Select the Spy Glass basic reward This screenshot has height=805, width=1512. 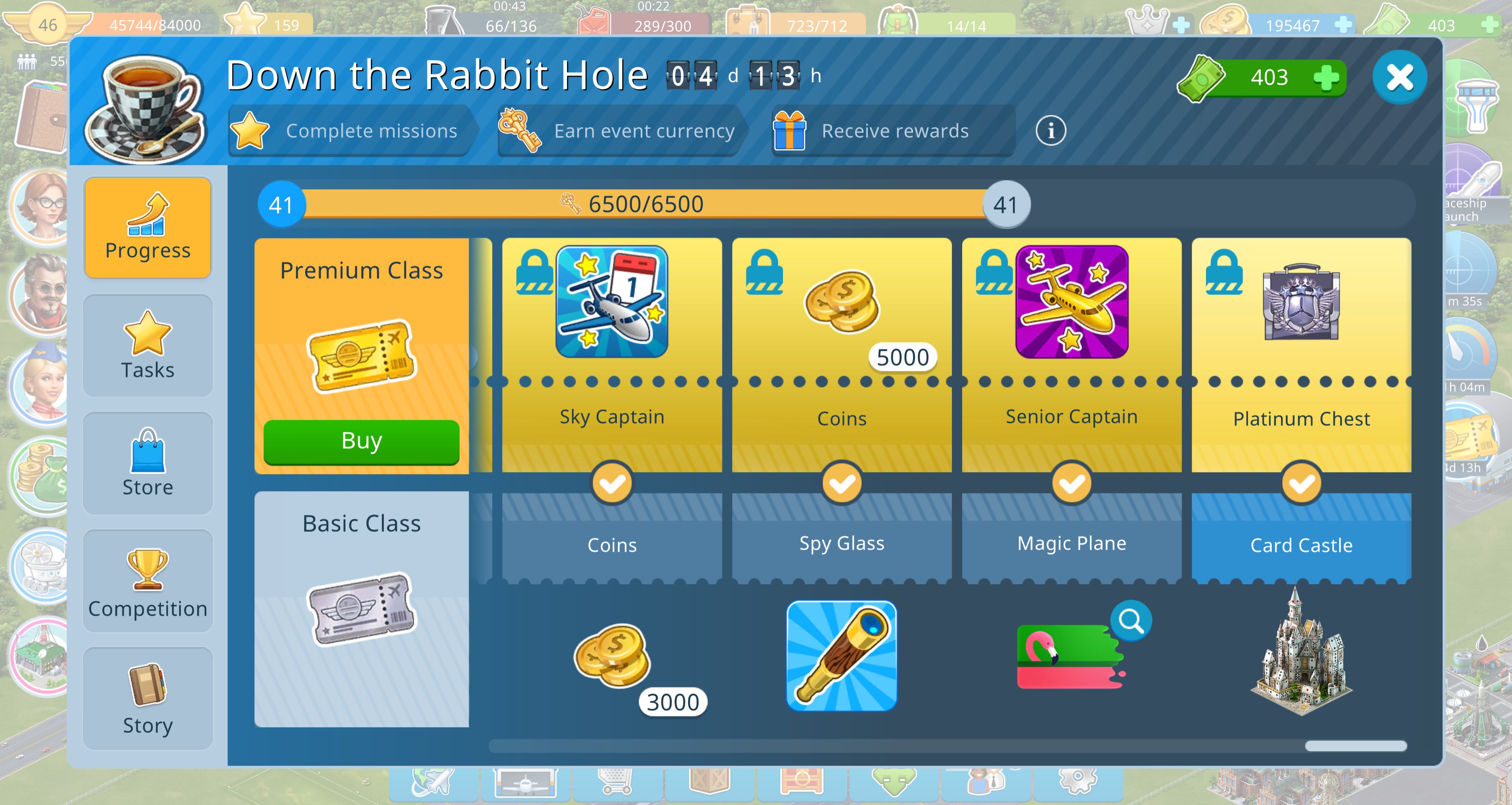coord(842,655)
